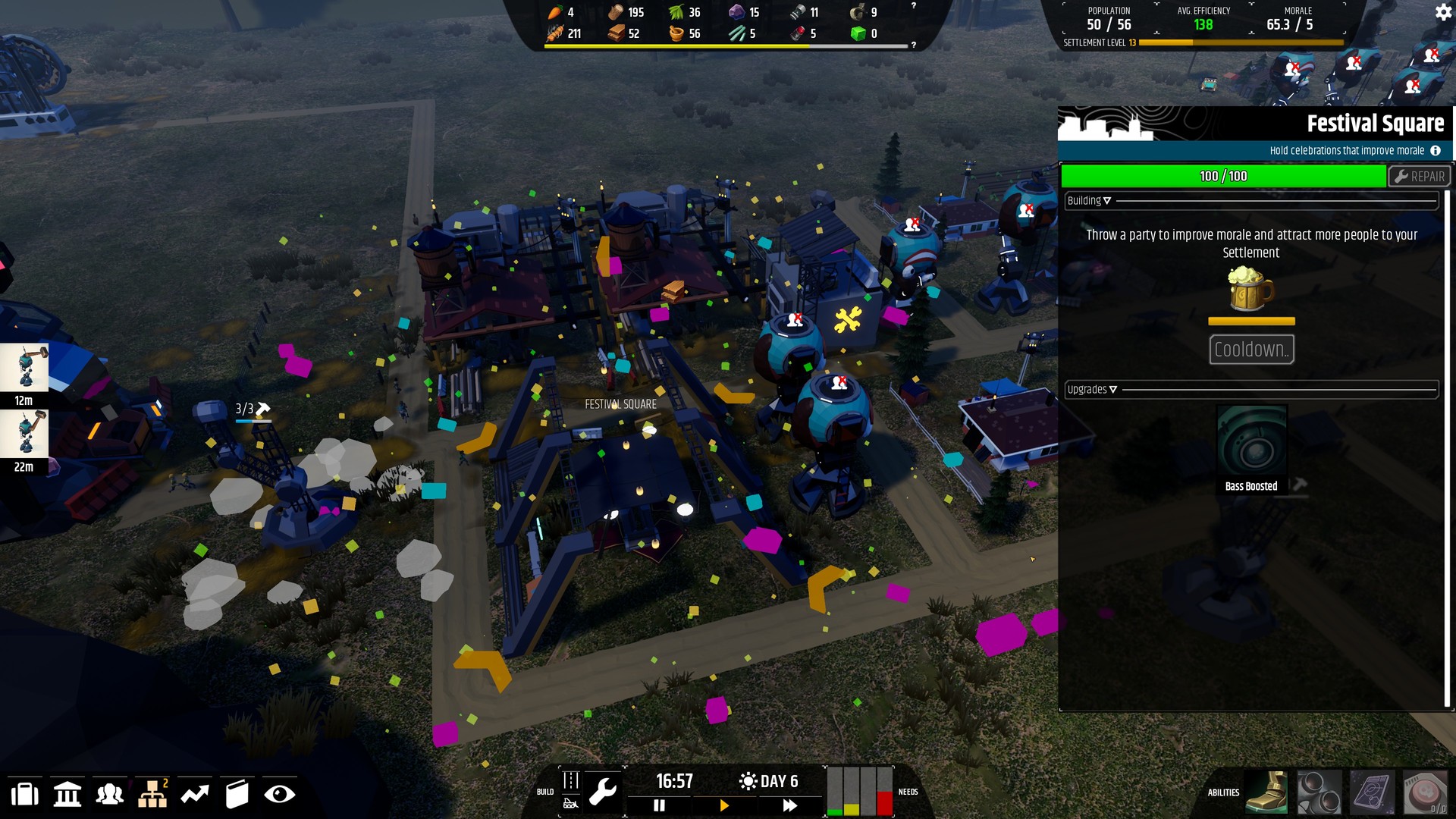Click the Cooldown party button
Image resolution: width=1456 pixels, height=819 pixels.
click(1251, 350)
